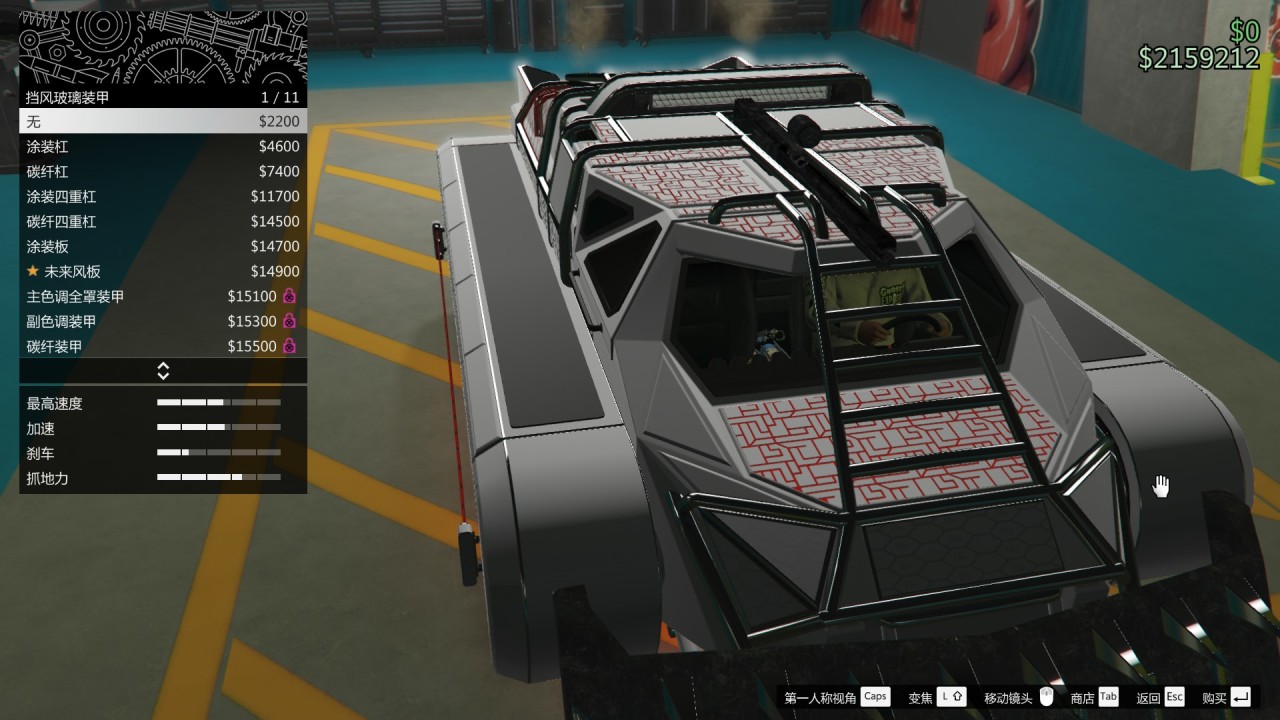Click the Esc key icon beside 返回
This screenshot has height=720, width=1280.
click(1174, 696)
